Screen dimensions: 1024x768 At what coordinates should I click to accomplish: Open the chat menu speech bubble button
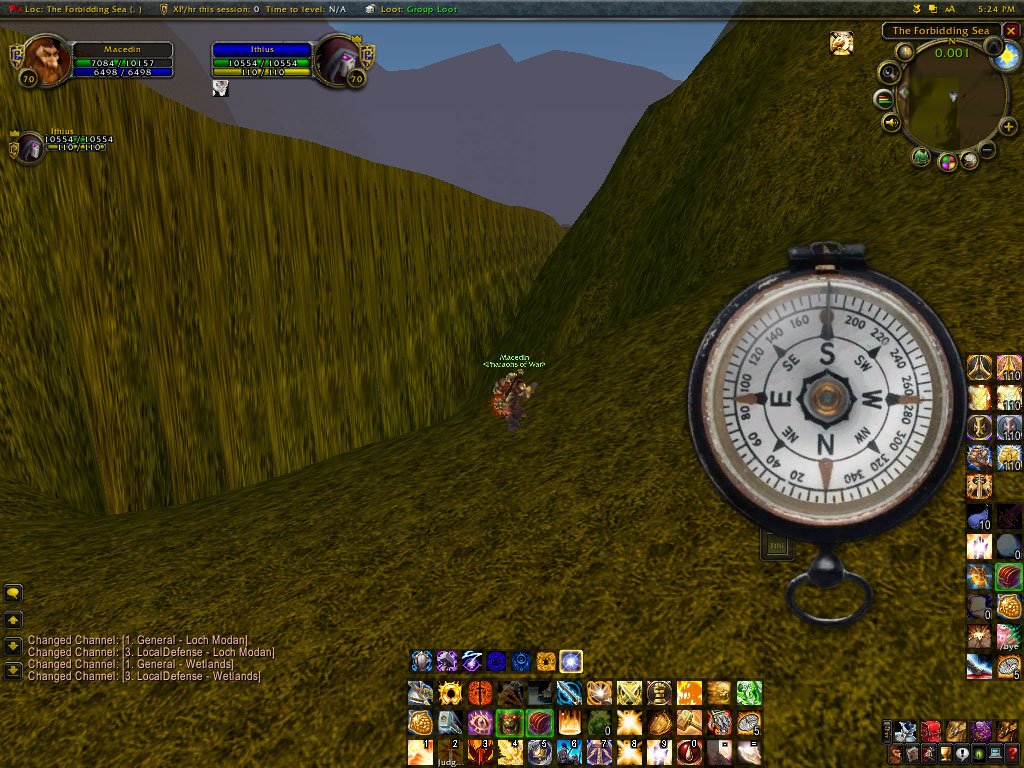(x=13, y=593)
